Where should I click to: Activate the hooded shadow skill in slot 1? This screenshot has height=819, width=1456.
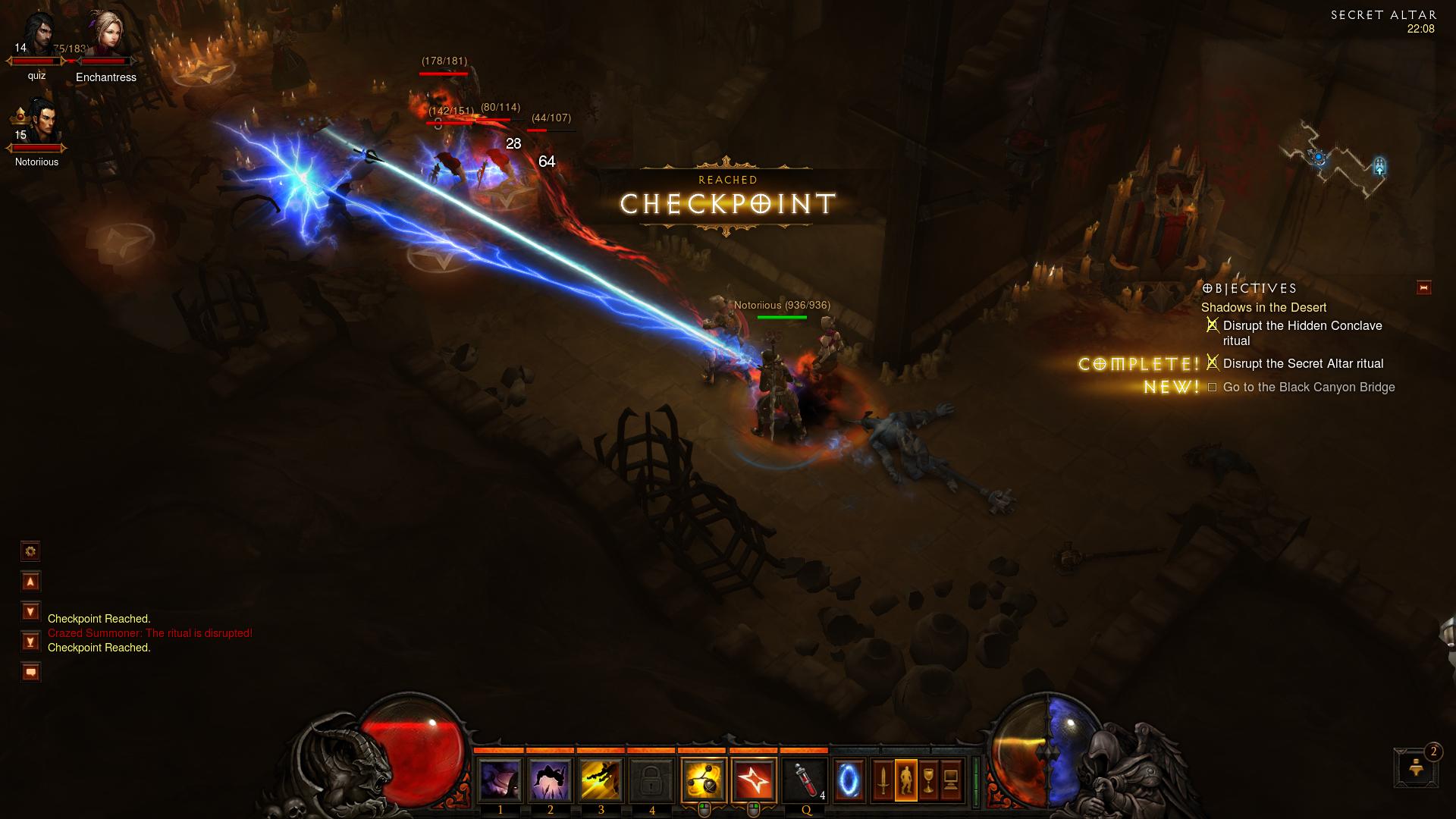500,780
